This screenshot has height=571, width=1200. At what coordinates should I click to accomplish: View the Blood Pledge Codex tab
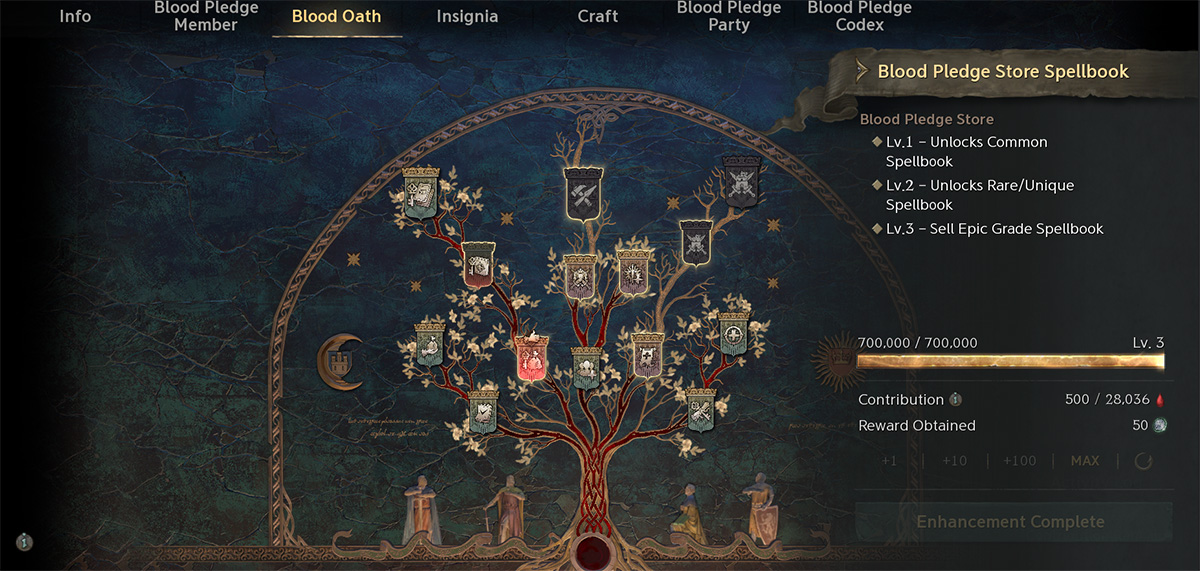click(x=859, y=16)
